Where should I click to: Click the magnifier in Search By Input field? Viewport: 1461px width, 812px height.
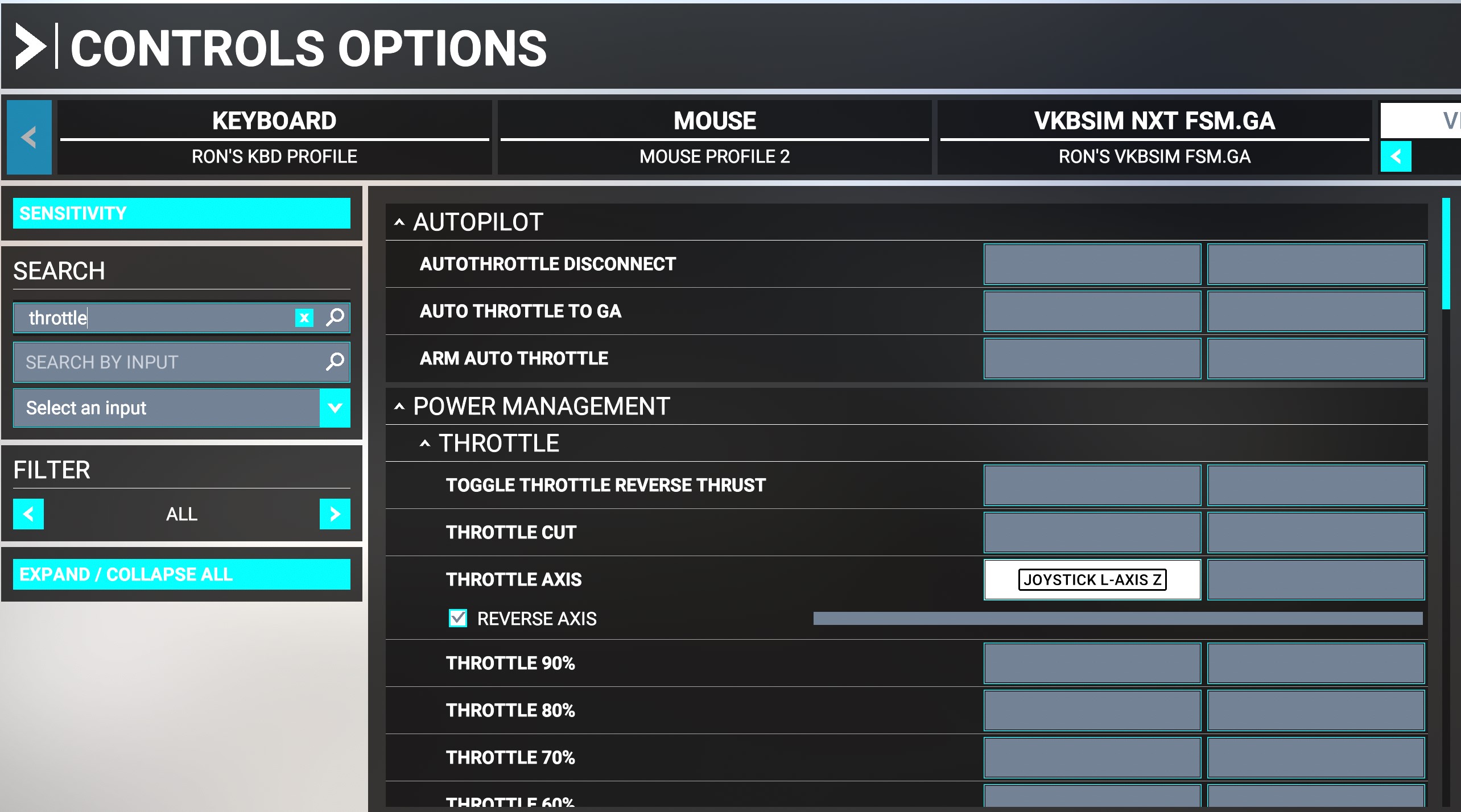tap(335, 362)
